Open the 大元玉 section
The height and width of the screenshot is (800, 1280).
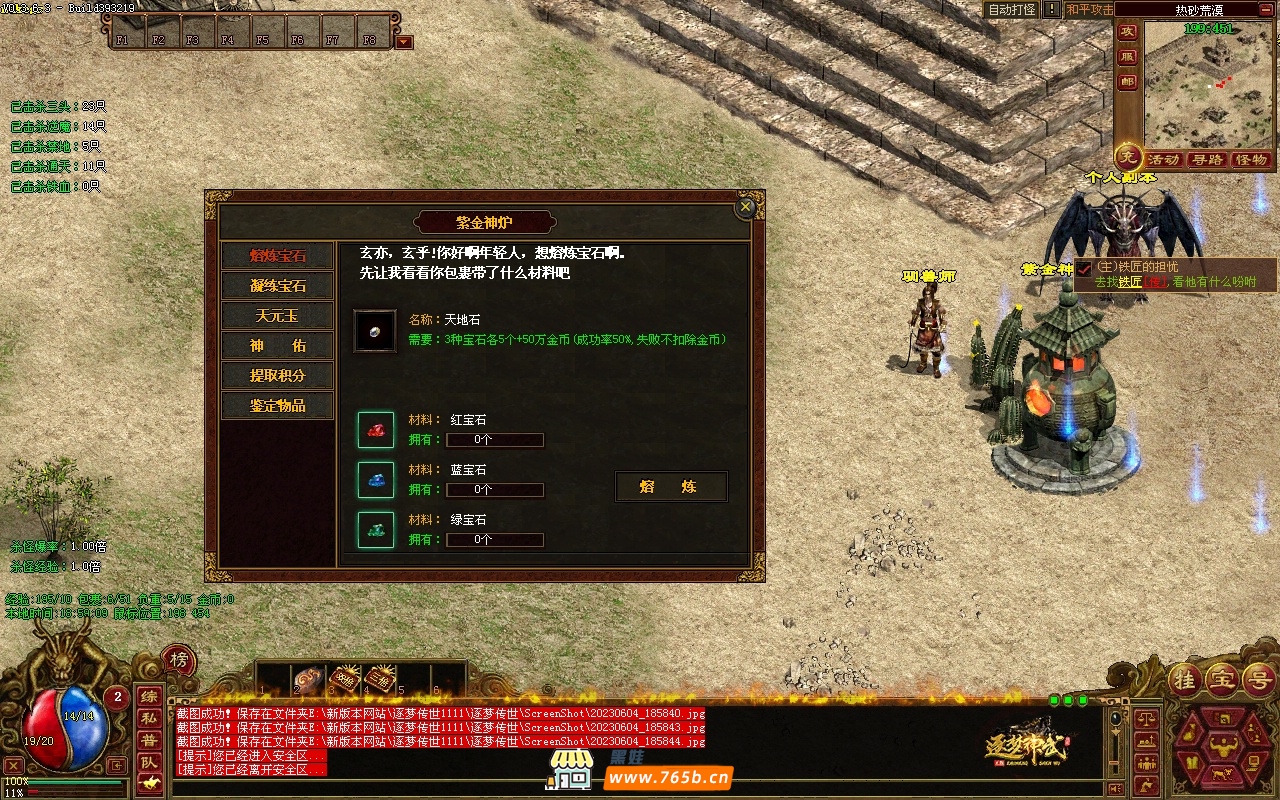click(x=278, y=316)
